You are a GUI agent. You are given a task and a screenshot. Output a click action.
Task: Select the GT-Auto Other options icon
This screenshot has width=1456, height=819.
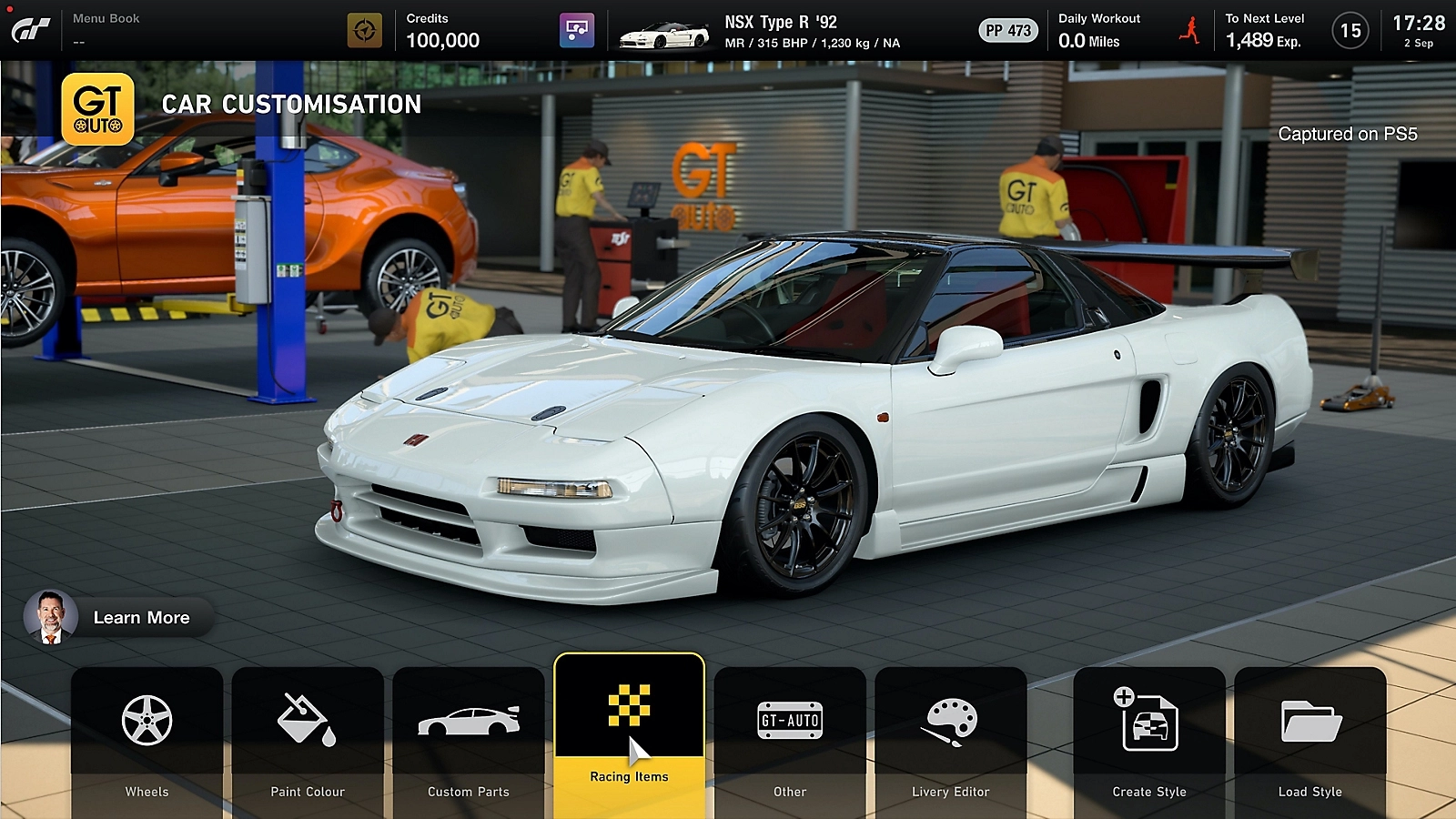tap(790, 719)
